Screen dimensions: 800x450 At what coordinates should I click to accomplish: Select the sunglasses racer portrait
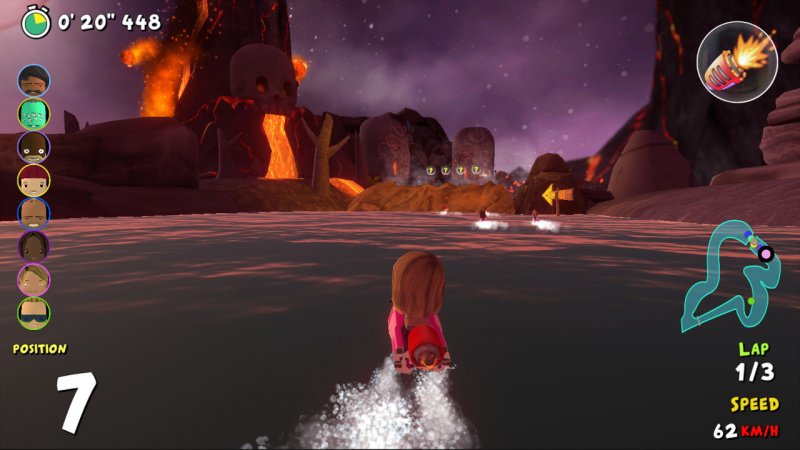[x=33, y=313]
